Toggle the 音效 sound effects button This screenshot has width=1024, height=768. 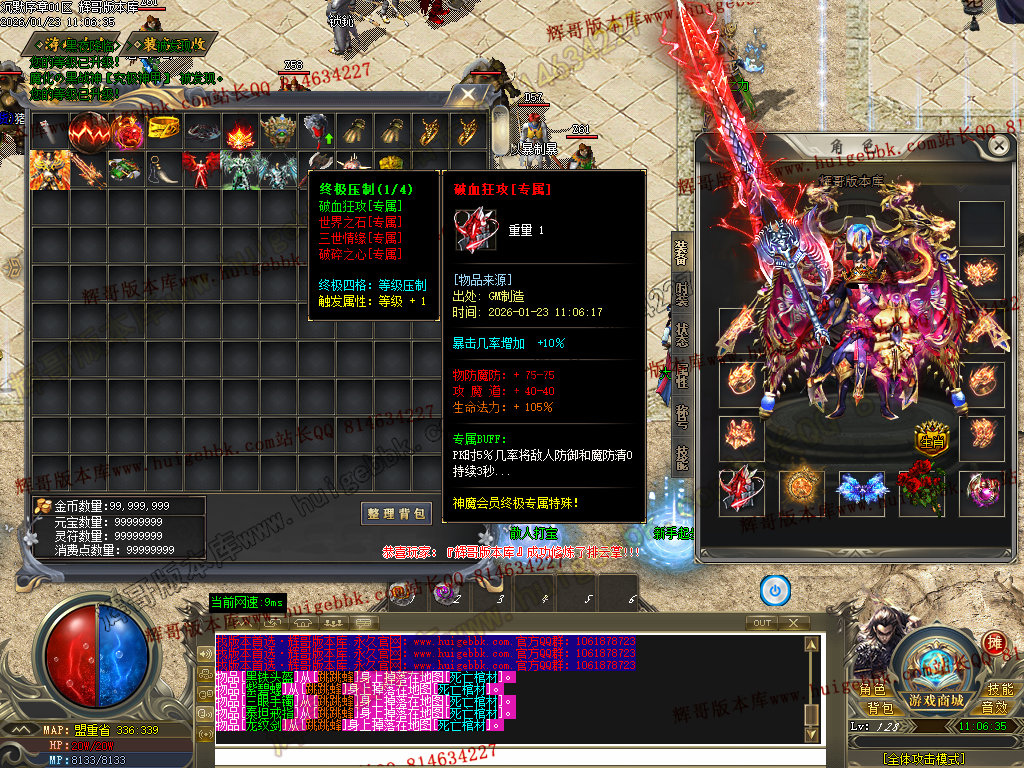point(994,708)
